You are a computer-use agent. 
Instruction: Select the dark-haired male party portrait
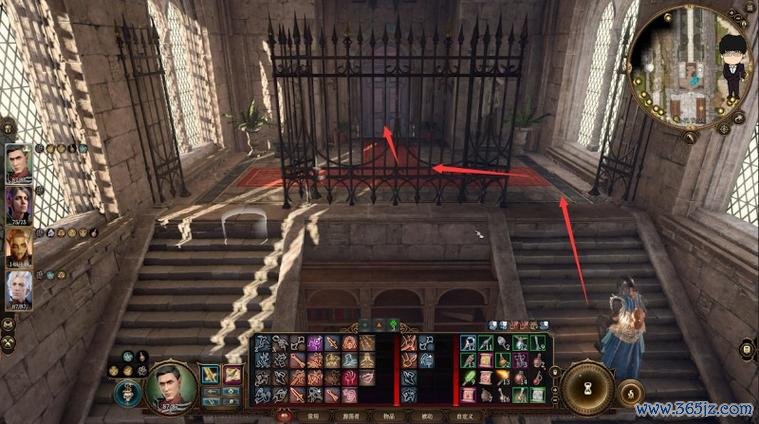[18, 165]
